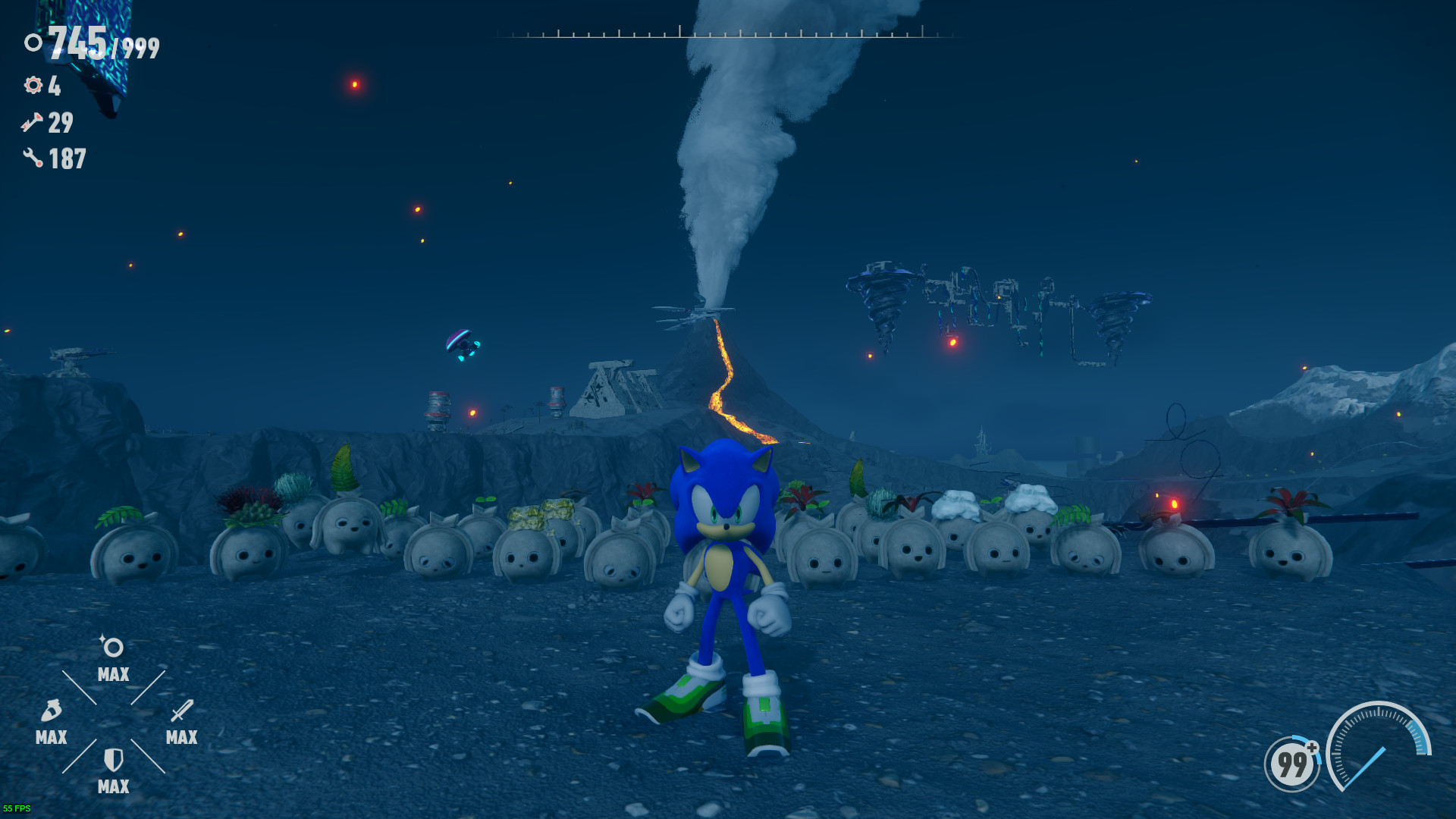This screenshot has height=819, width=1456.
Task: Select the ring counter icon
Action: click(33, 43)
